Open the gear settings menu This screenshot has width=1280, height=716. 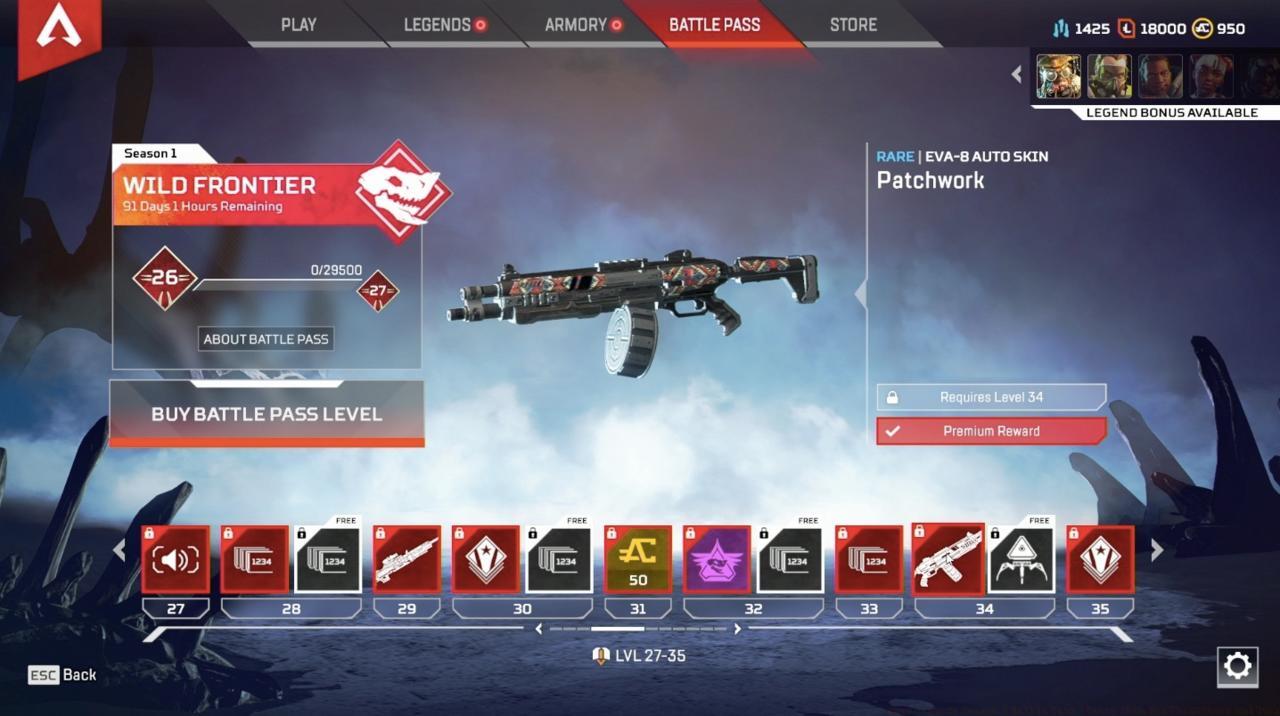(x=1237, y=667)
